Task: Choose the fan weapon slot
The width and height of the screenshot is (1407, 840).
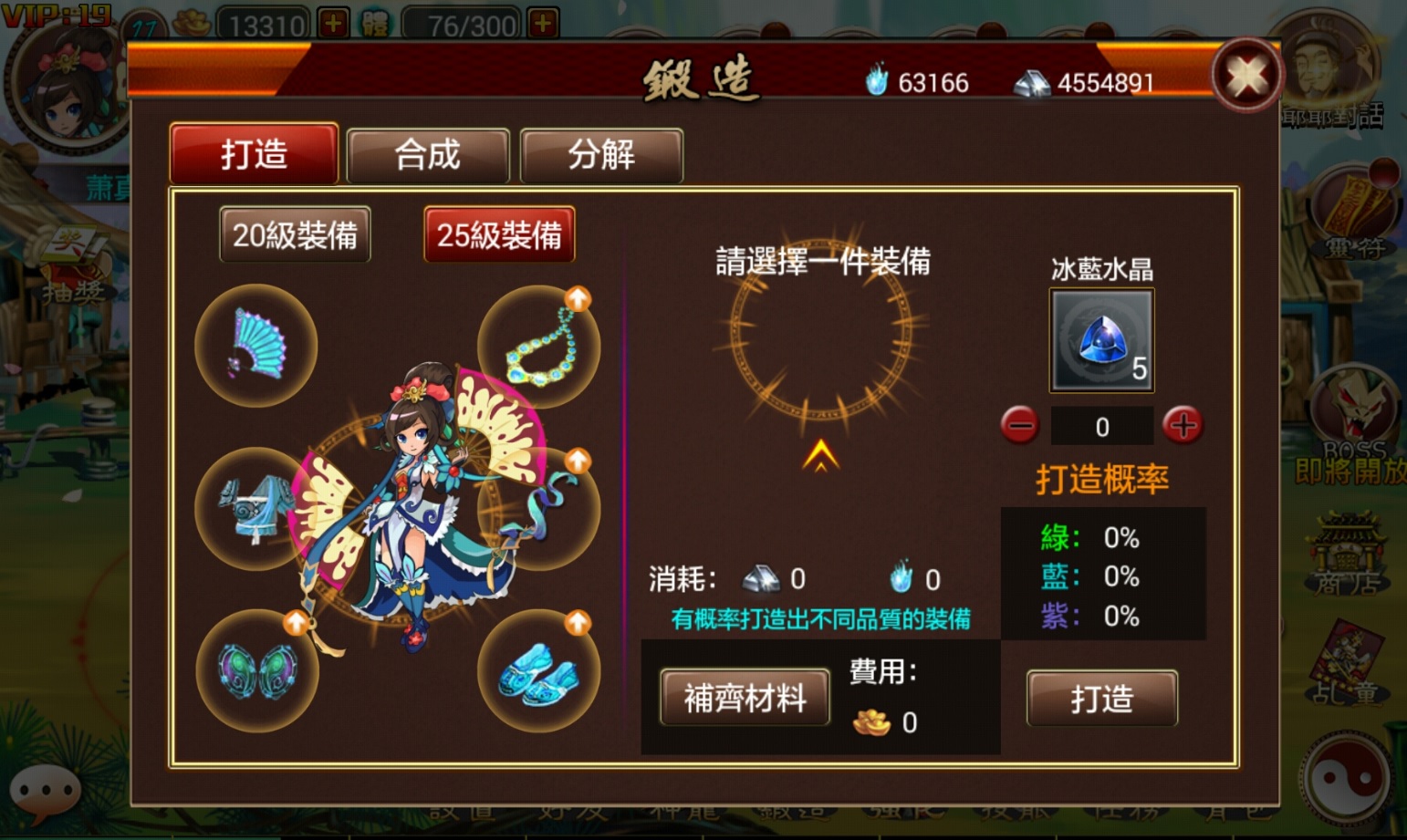Action: click(256, 345)
